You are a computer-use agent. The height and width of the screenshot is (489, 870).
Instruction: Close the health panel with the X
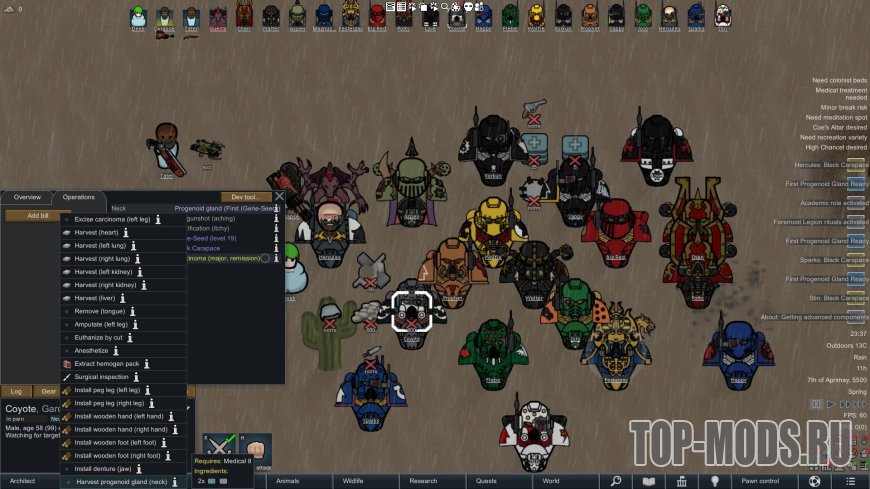click(x=279, y=197)
